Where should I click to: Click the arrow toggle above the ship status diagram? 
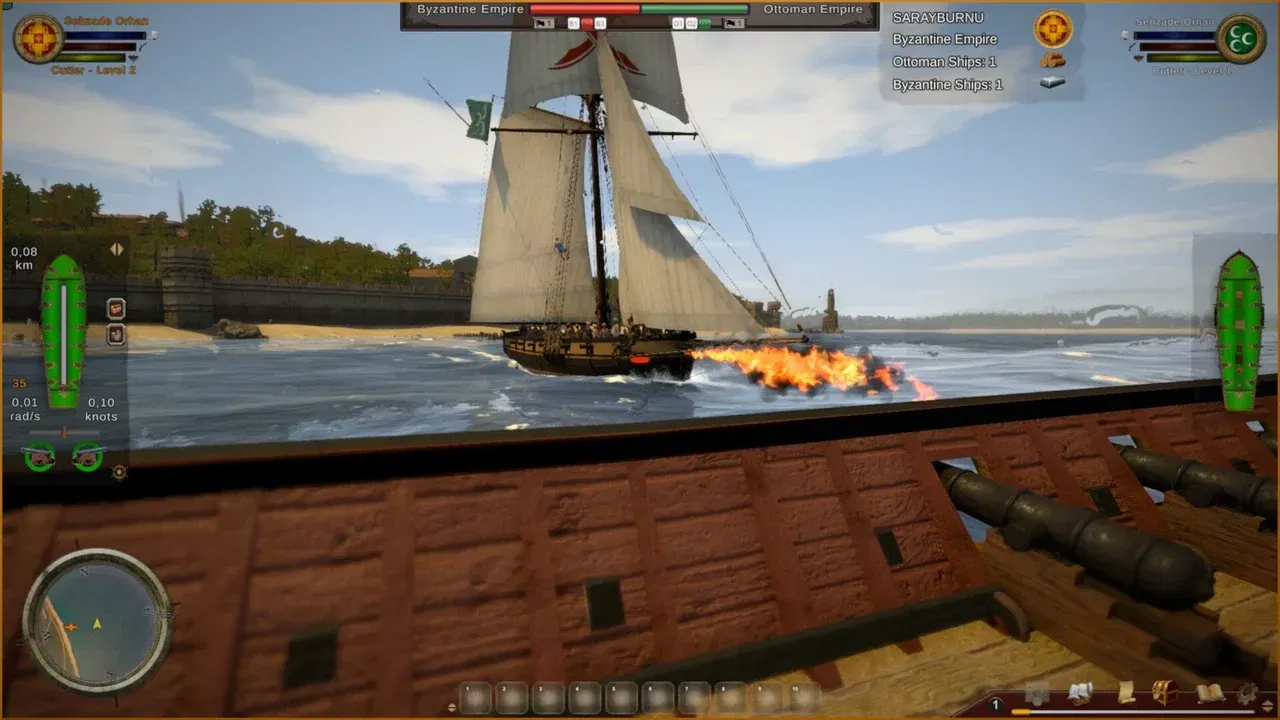pos(115,250)
